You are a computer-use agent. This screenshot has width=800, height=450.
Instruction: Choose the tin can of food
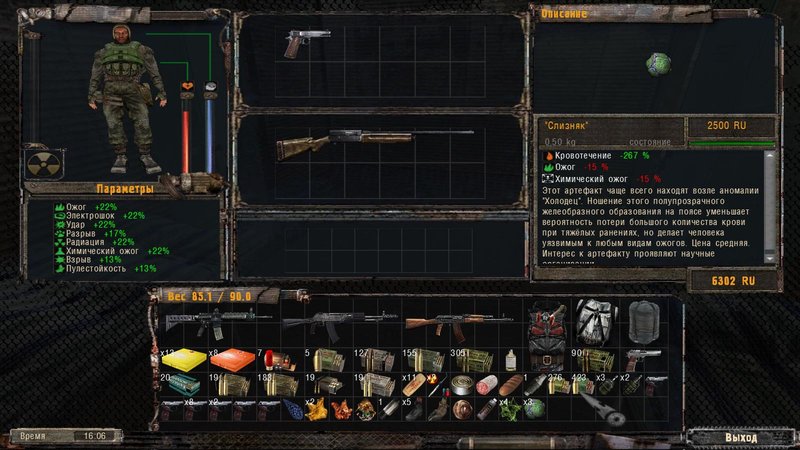461,384
